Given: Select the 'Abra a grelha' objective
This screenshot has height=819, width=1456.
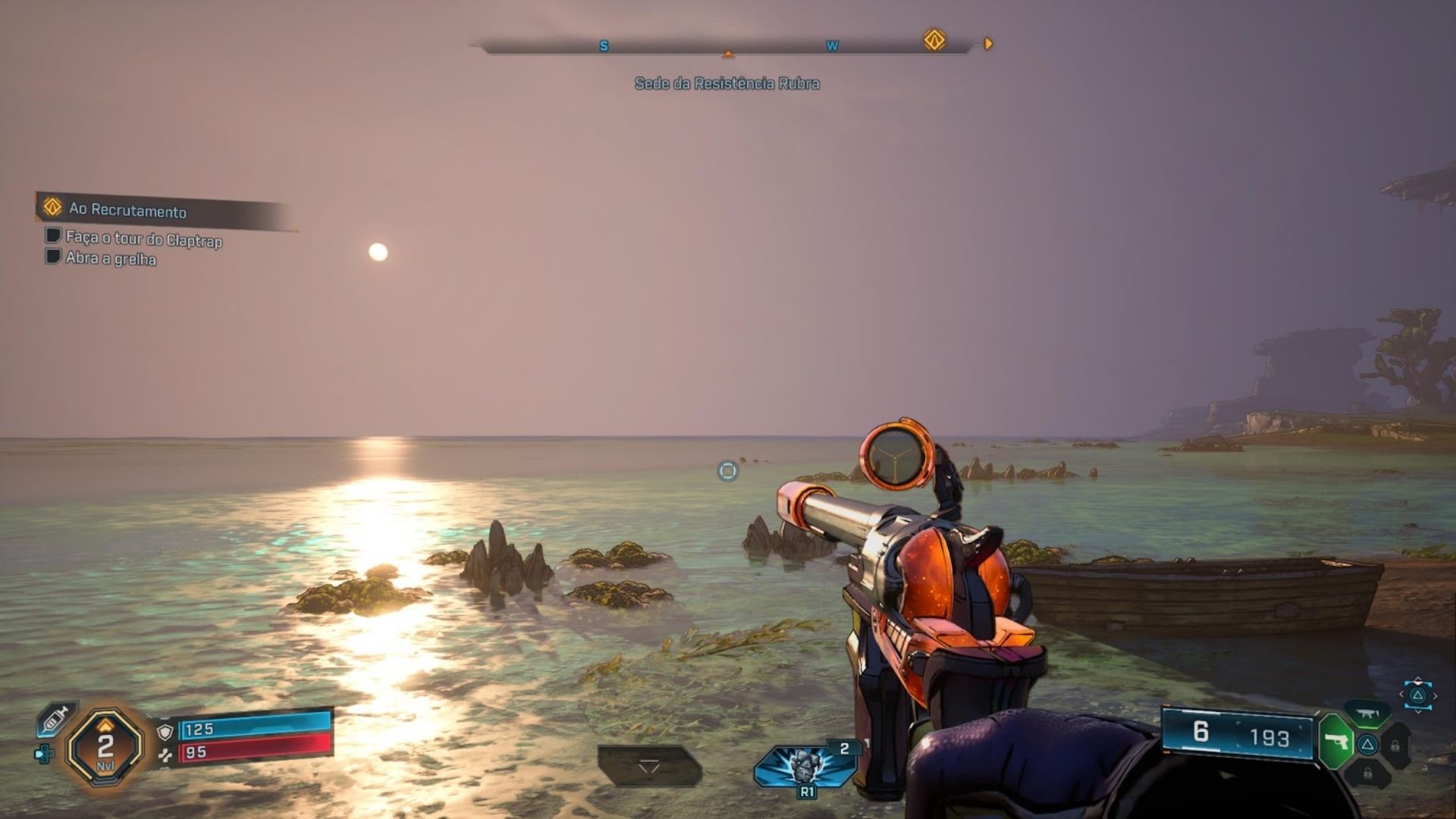Looking at the screenshot, I should click(111, 259).
